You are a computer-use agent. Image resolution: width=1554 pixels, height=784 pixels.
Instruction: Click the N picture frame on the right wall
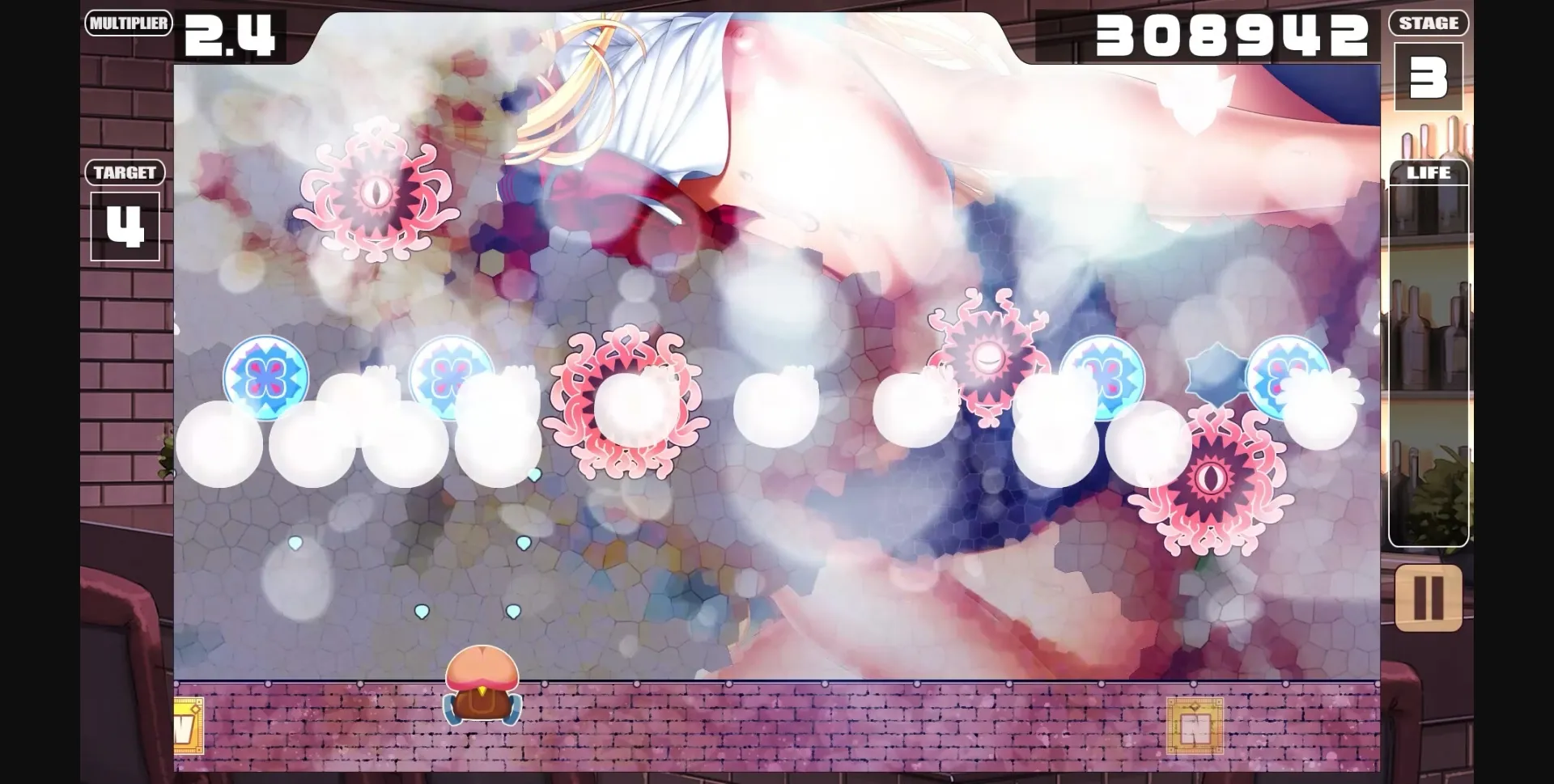(x=1195, y=727)
